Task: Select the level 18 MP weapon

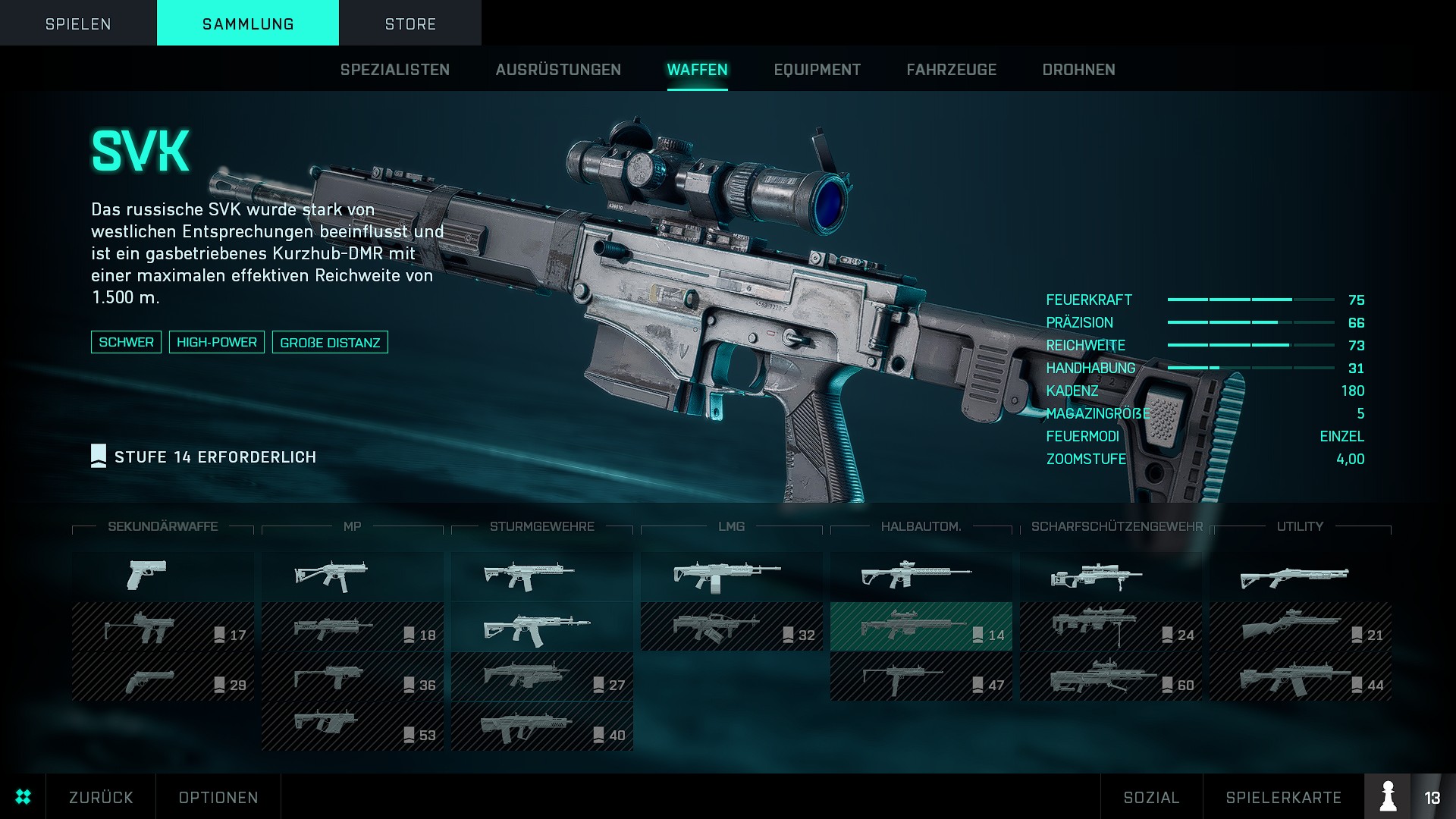Action: pos(352,627)
